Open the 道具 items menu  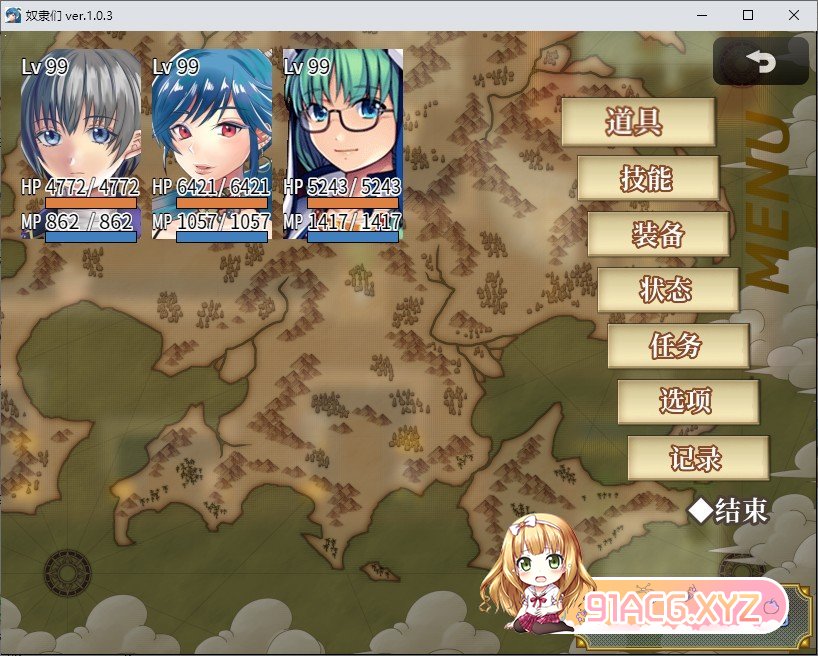pyautogui.click(x=637, y=122)
